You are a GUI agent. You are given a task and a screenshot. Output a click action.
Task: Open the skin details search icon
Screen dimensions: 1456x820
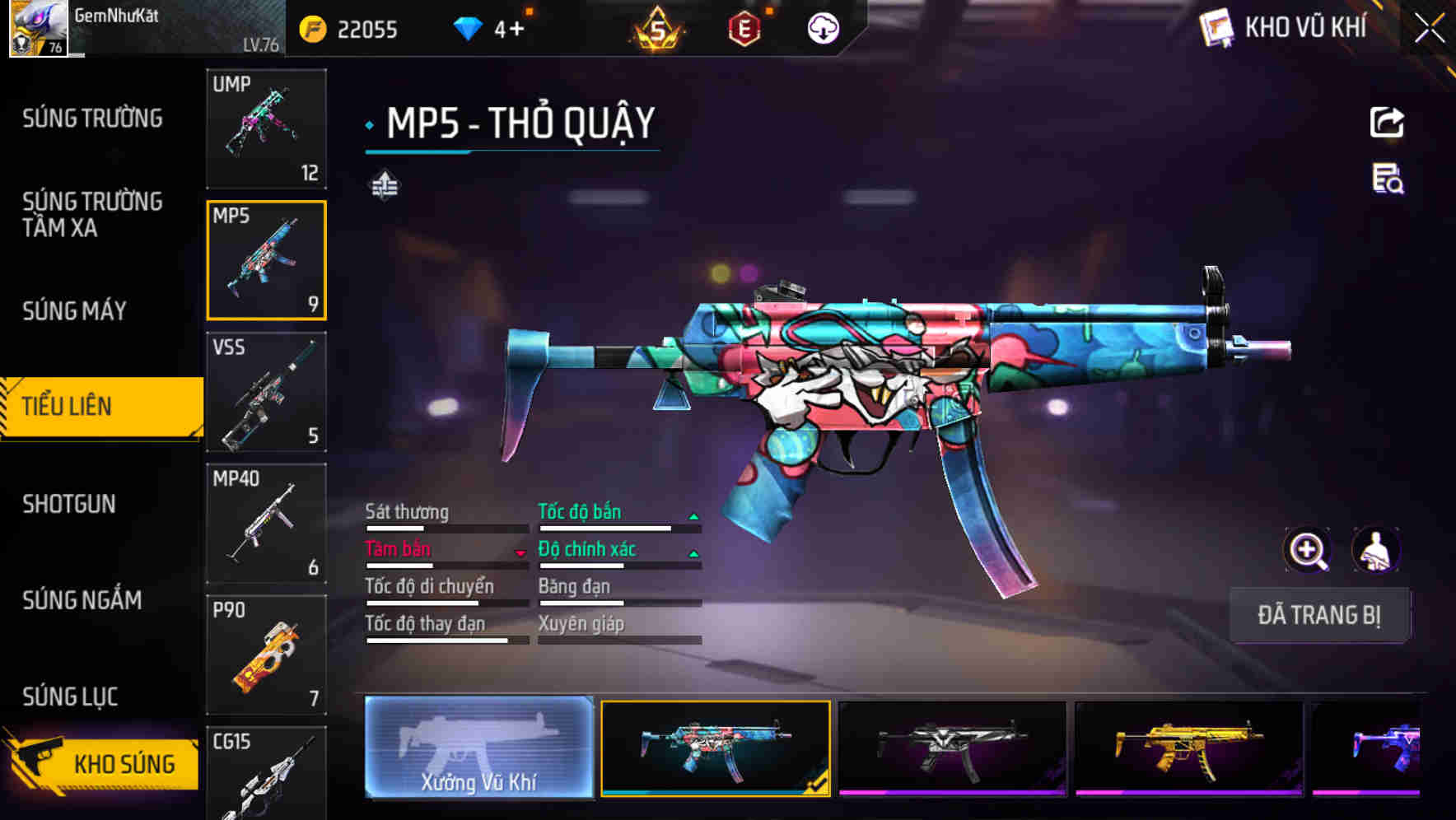[x=1388, y=179]
